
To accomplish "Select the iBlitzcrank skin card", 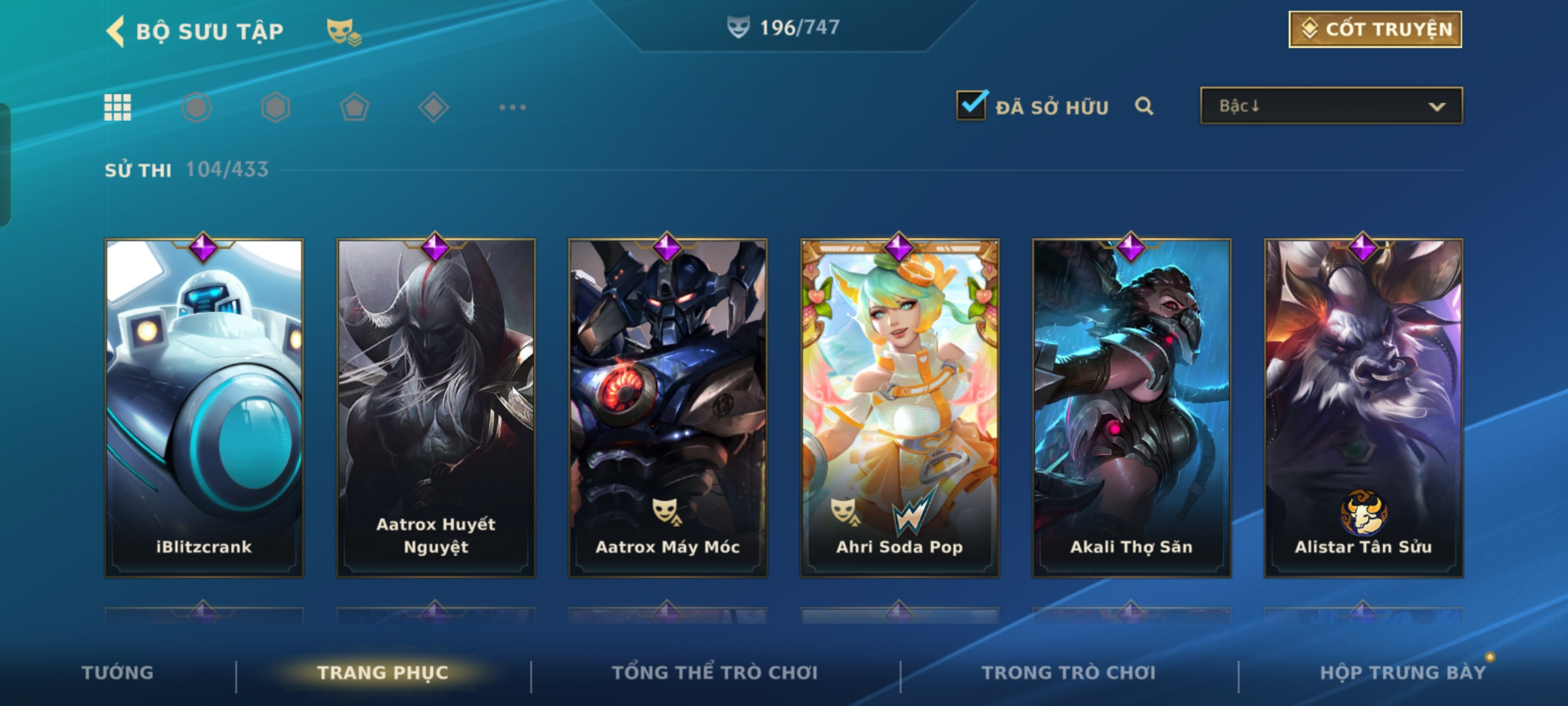I will [204, 408].
